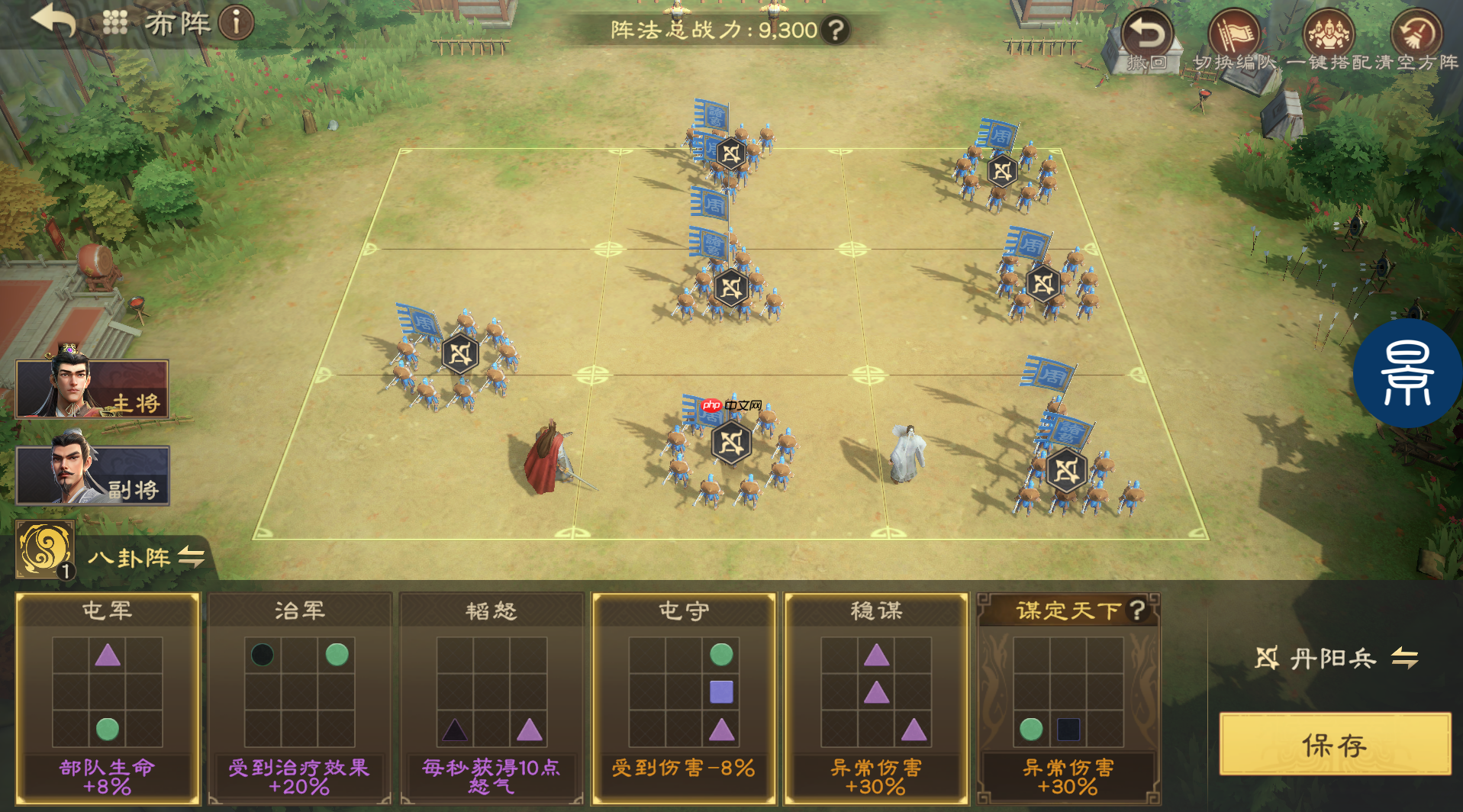Show formation info next to 布阵
1463x812 pixels.
237,23
